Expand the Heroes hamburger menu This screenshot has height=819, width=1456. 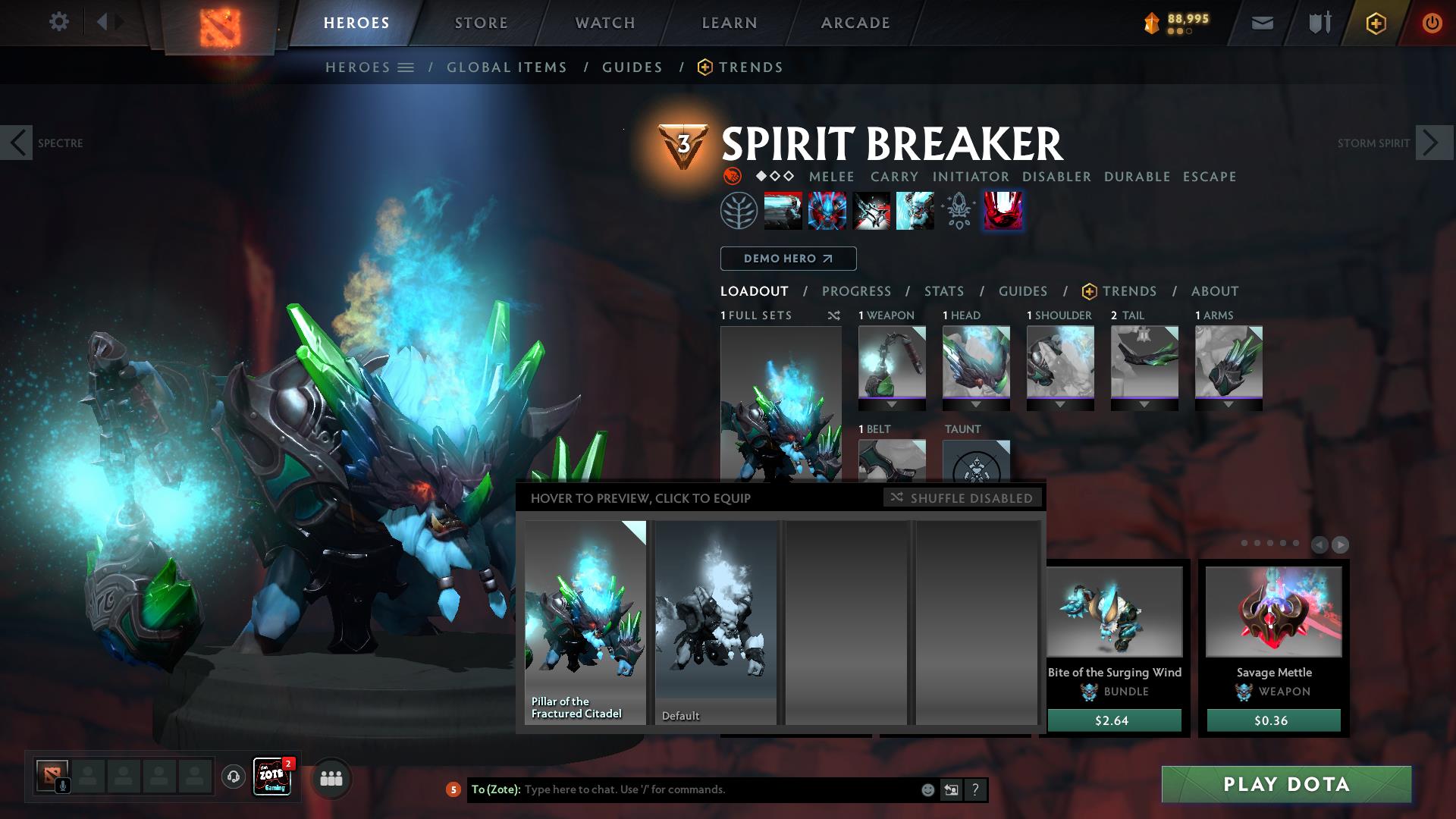click(406, 67)
